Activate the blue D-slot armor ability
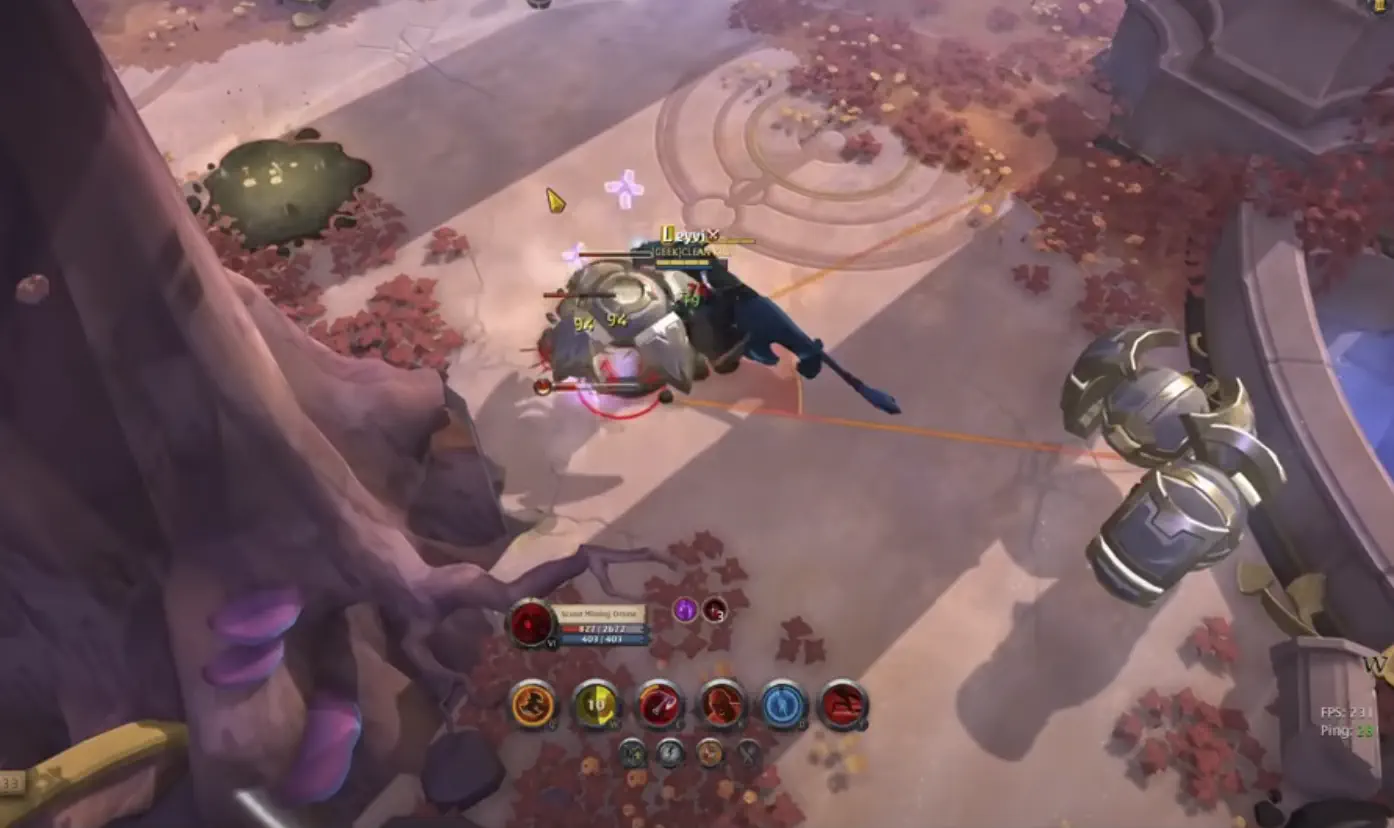The image size is (1394, 828). (x=784, y=705)
